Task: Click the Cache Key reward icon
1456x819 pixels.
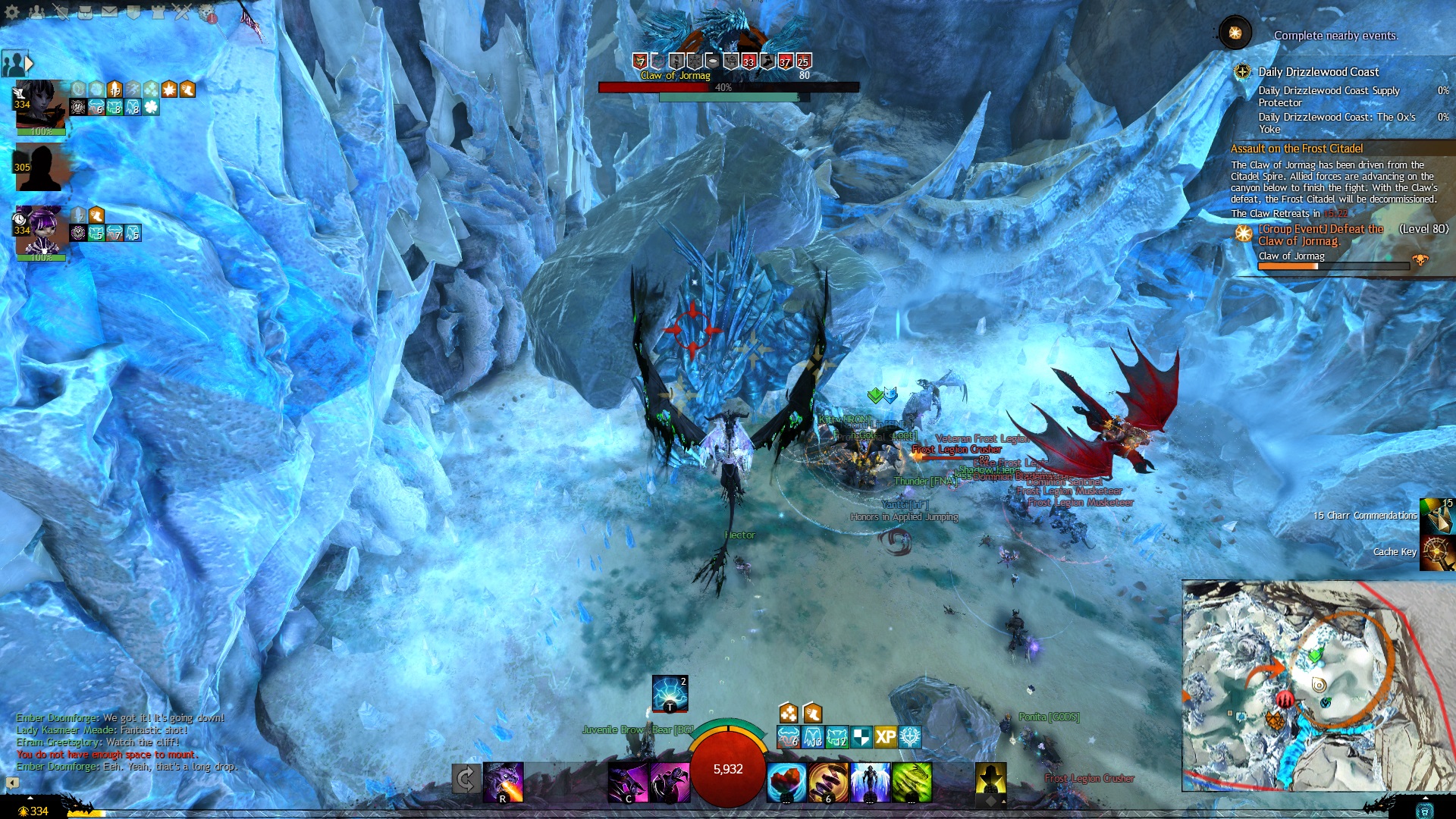Action: (1437, 552)
